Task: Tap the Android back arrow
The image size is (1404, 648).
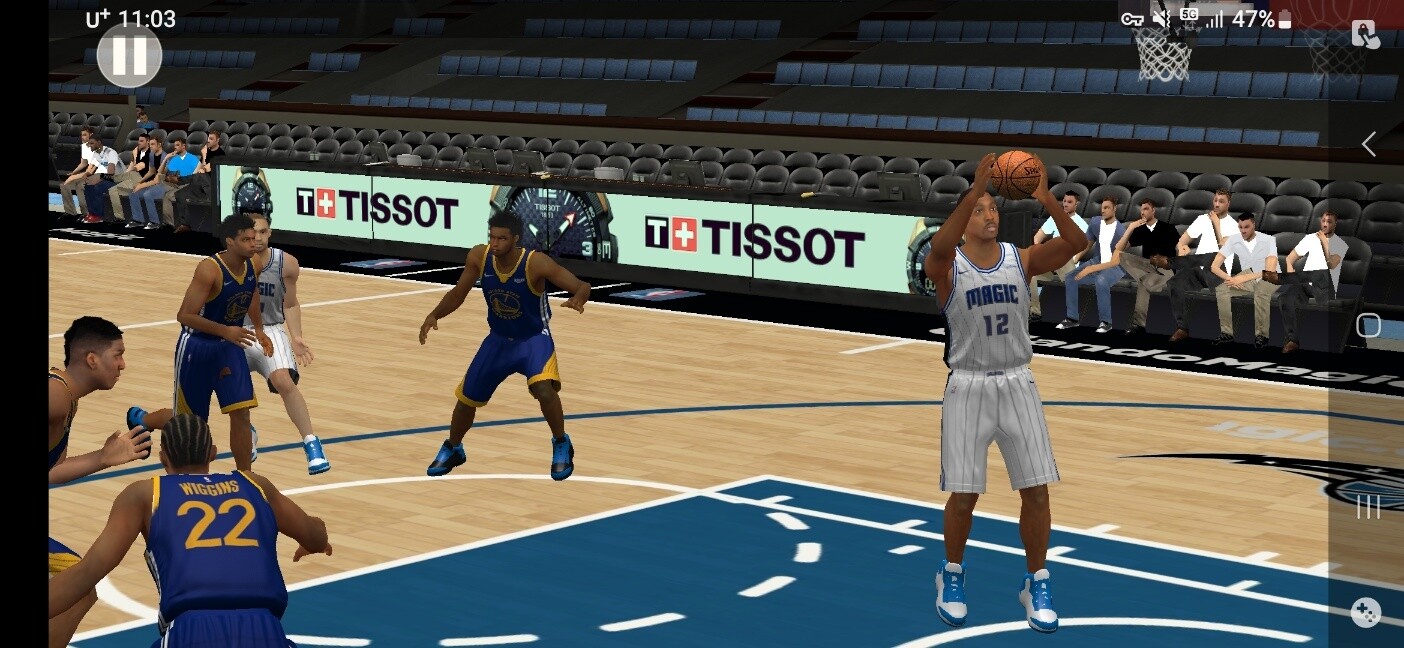Action: point(1368,145)
